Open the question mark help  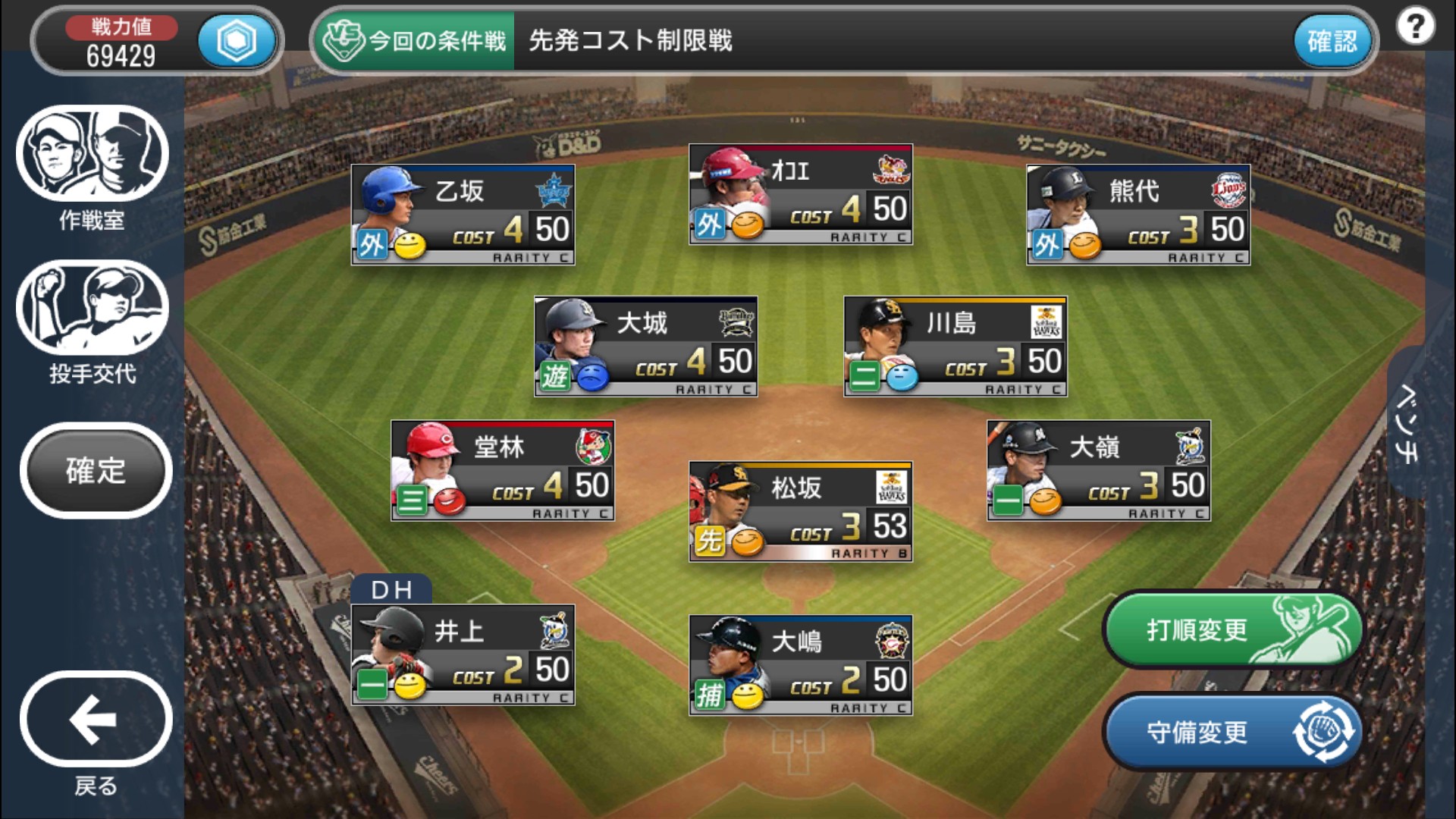pyautogui.click(x=1415, y=27)
